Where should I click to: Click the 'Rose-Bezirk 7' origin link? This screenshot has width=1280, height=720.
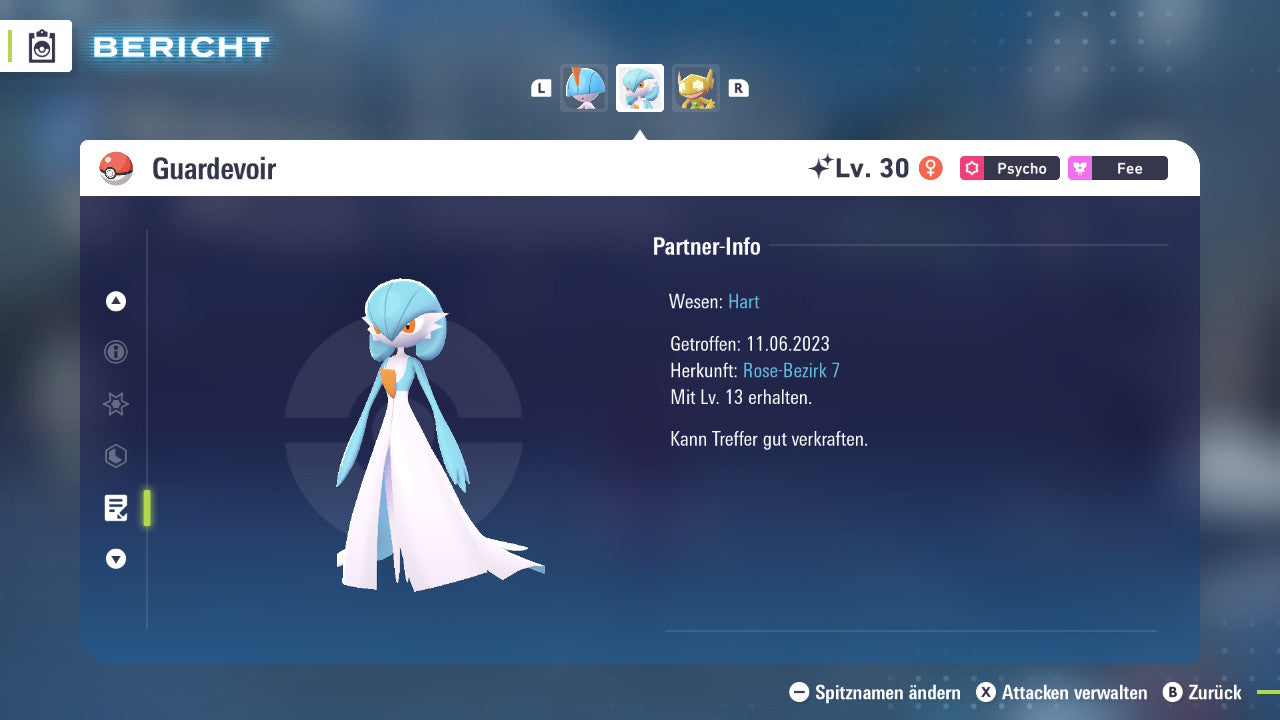[791, 370]
